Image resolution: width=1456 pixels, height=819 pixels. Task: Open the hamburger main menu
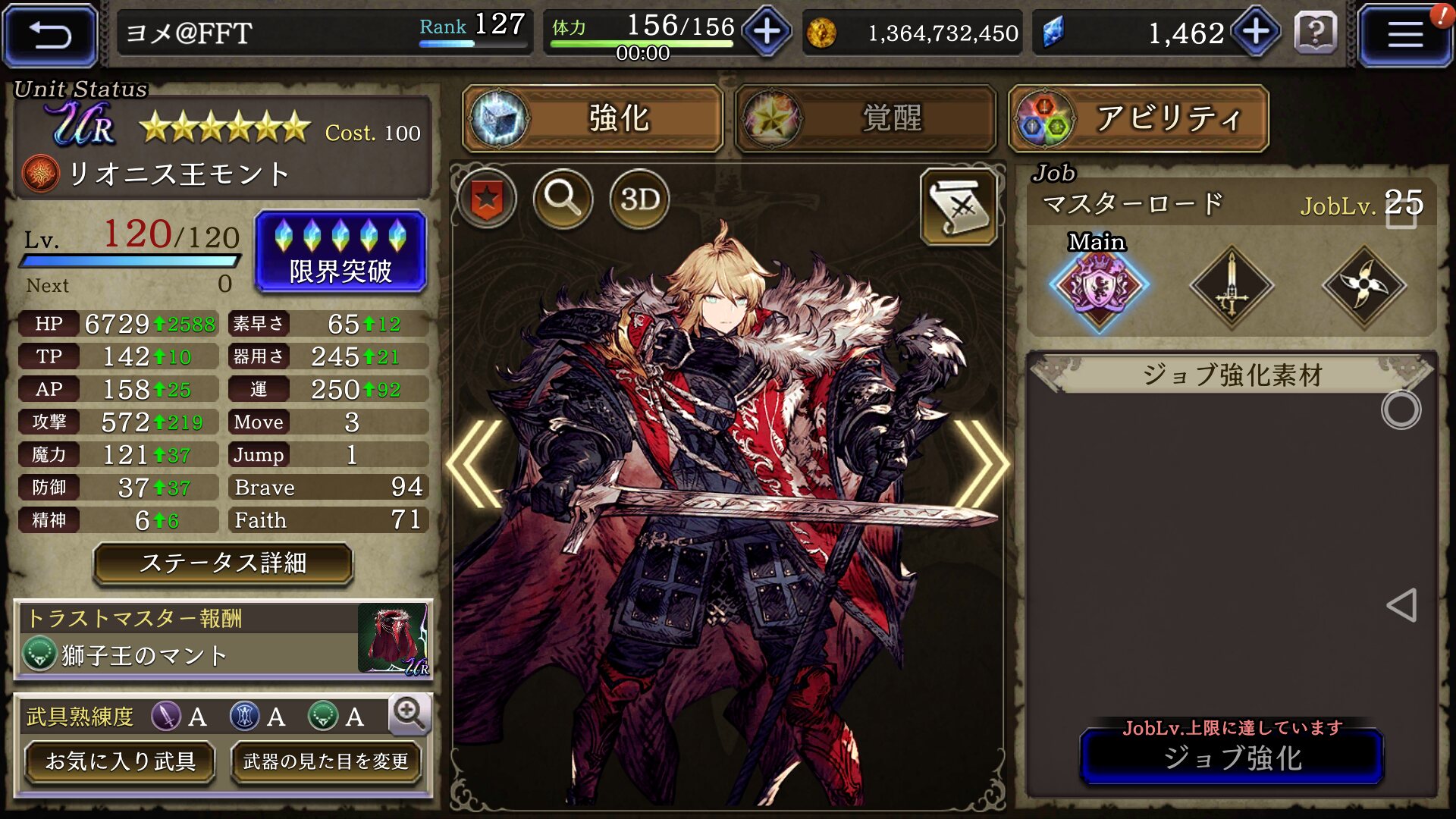click(1404, 35)
